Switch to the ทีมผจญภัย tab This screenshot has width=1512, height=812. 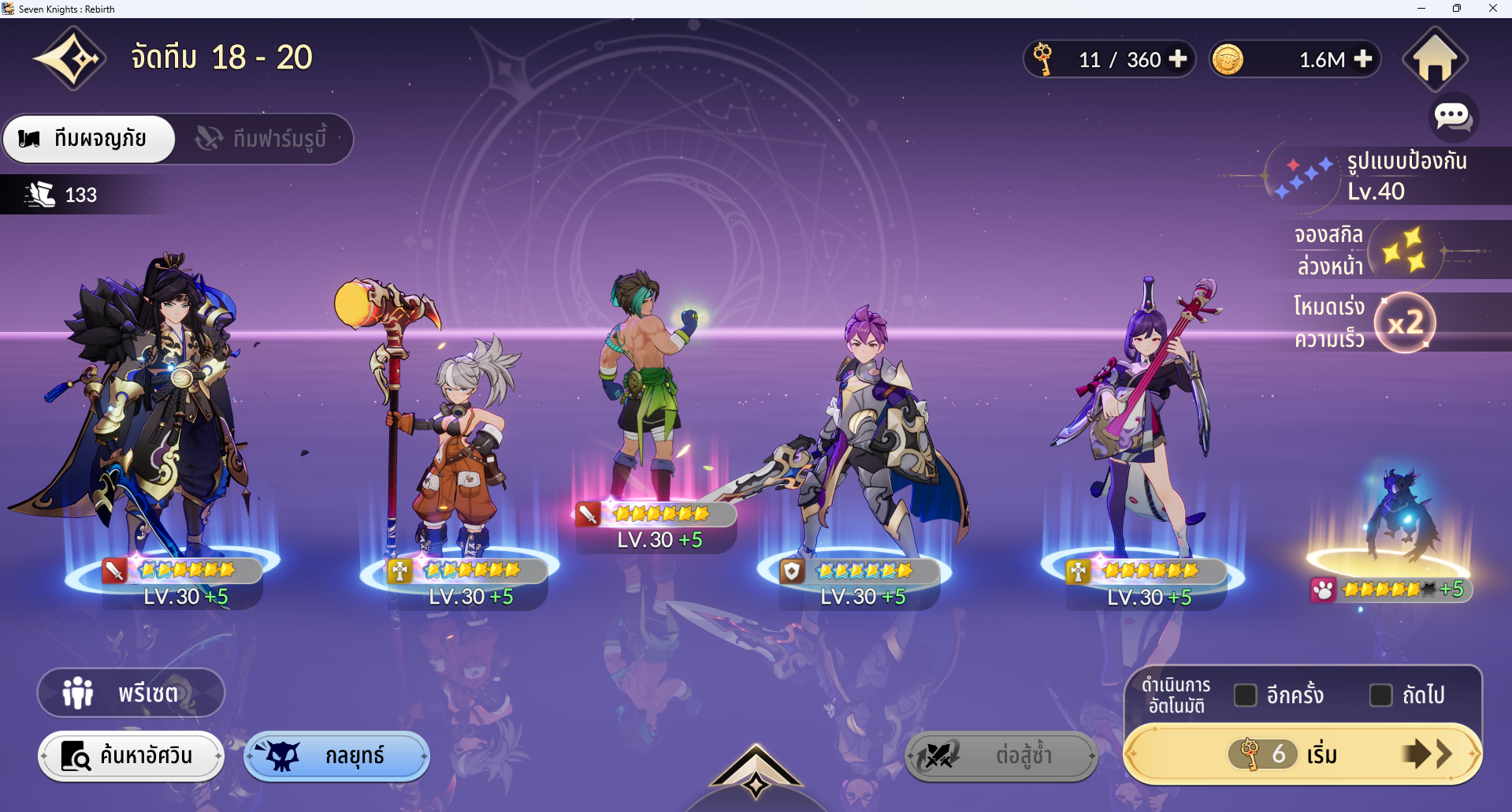[89, 140]
